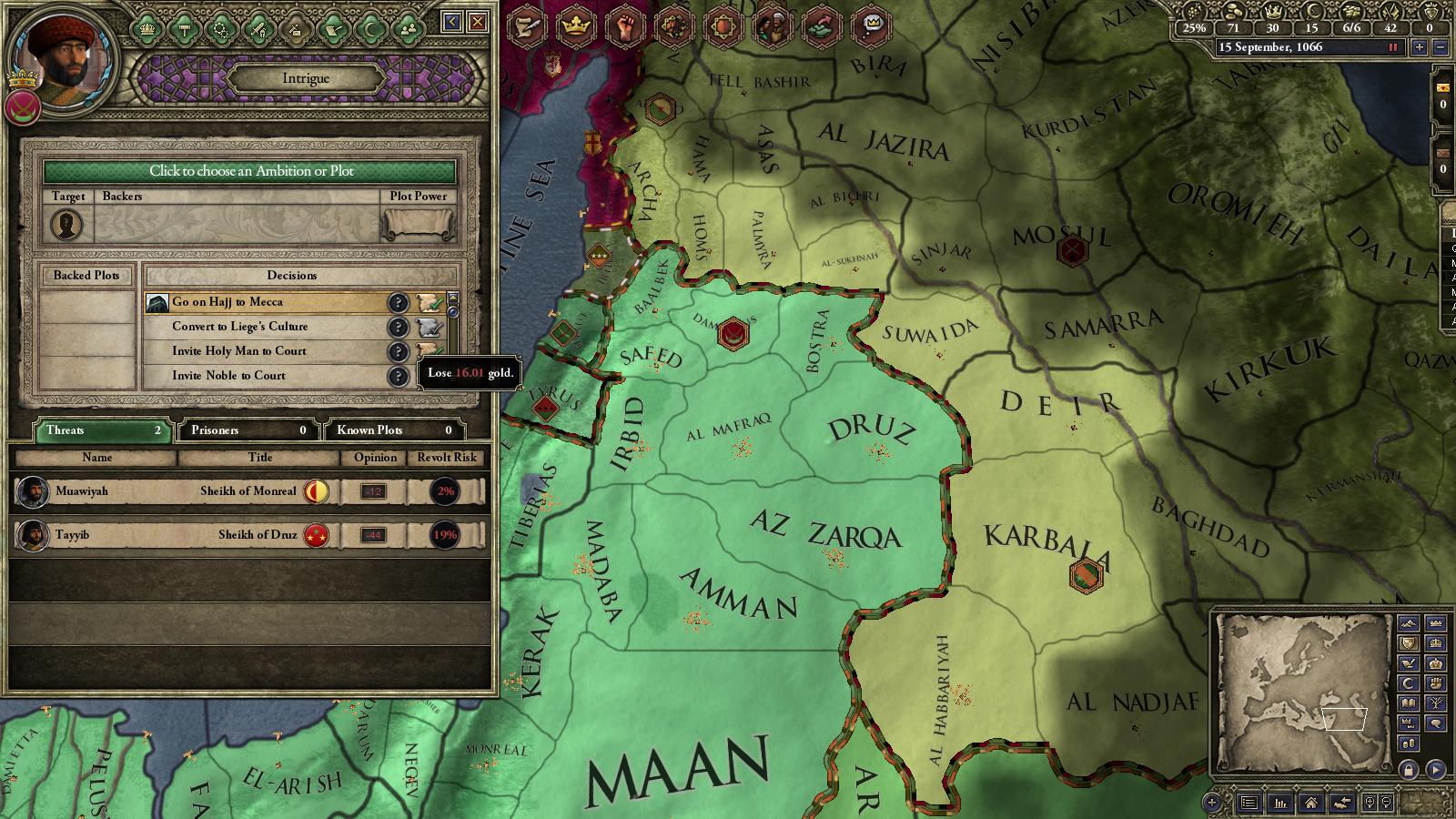Open the crescent moon Religion tab
The image size is (1456, 819).
[x=369, y=29]
